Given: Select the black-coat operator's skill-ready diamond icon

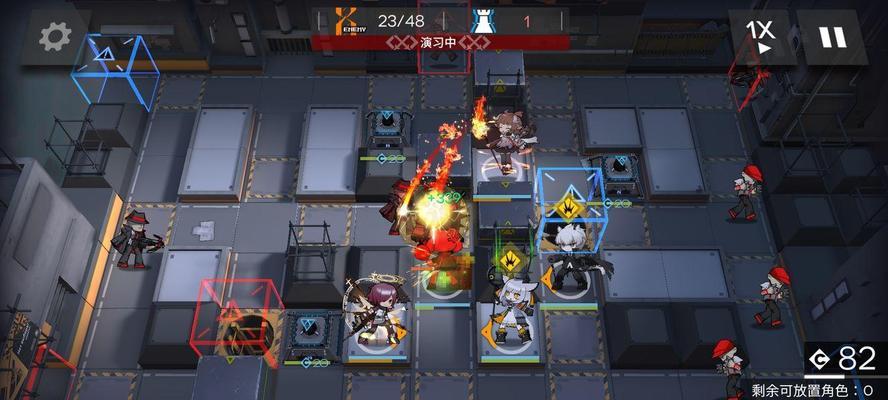Looking at the screenshot, I should [566, 208].
